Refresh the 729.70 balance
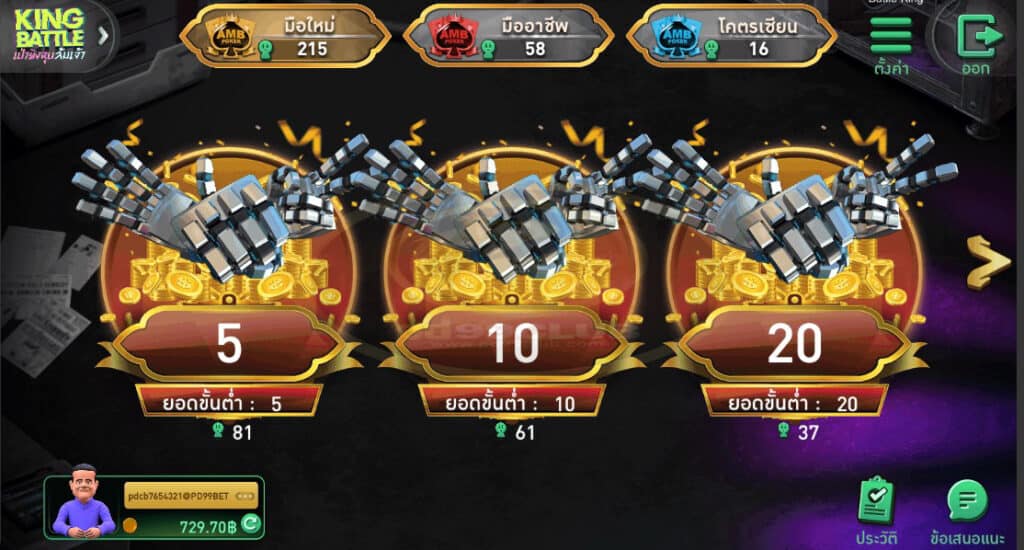This screenshot has height=550, width=1024. point(250,523)
